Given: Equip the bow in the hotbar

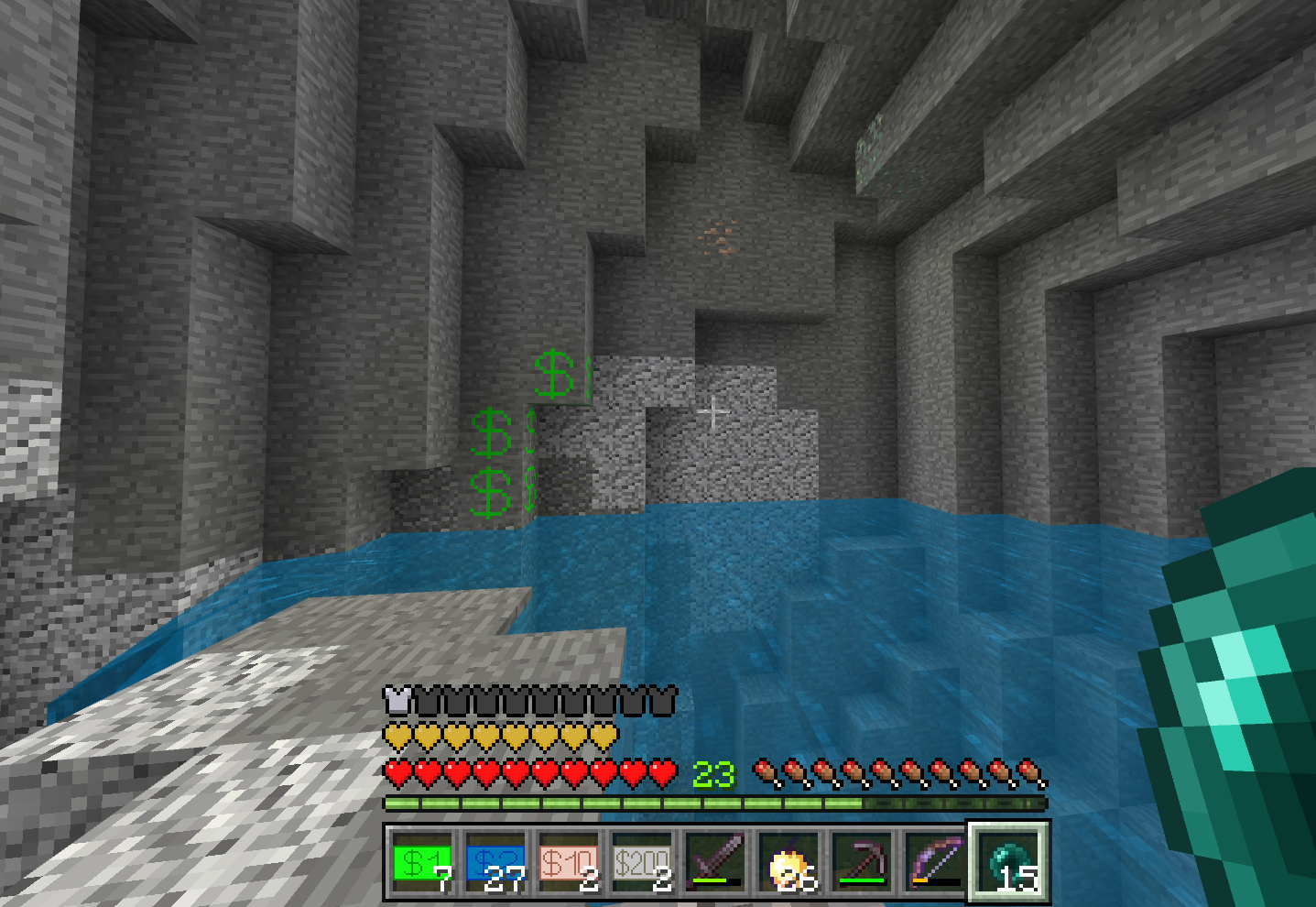Looking at the screenshot, I should [935, 864].
